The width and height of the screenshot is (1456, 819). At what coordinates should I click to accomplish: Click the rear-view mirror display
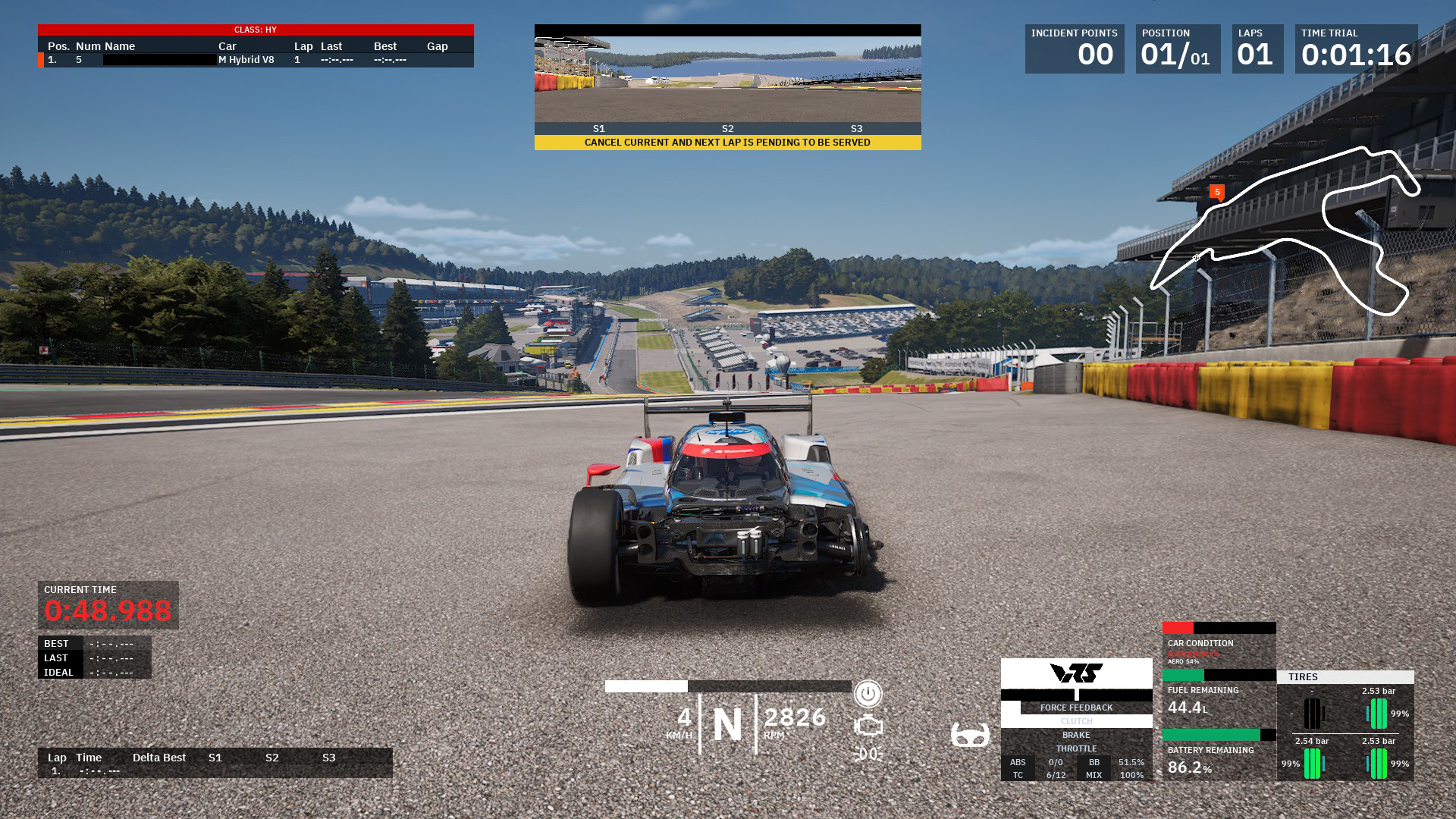tap(727, 79)
